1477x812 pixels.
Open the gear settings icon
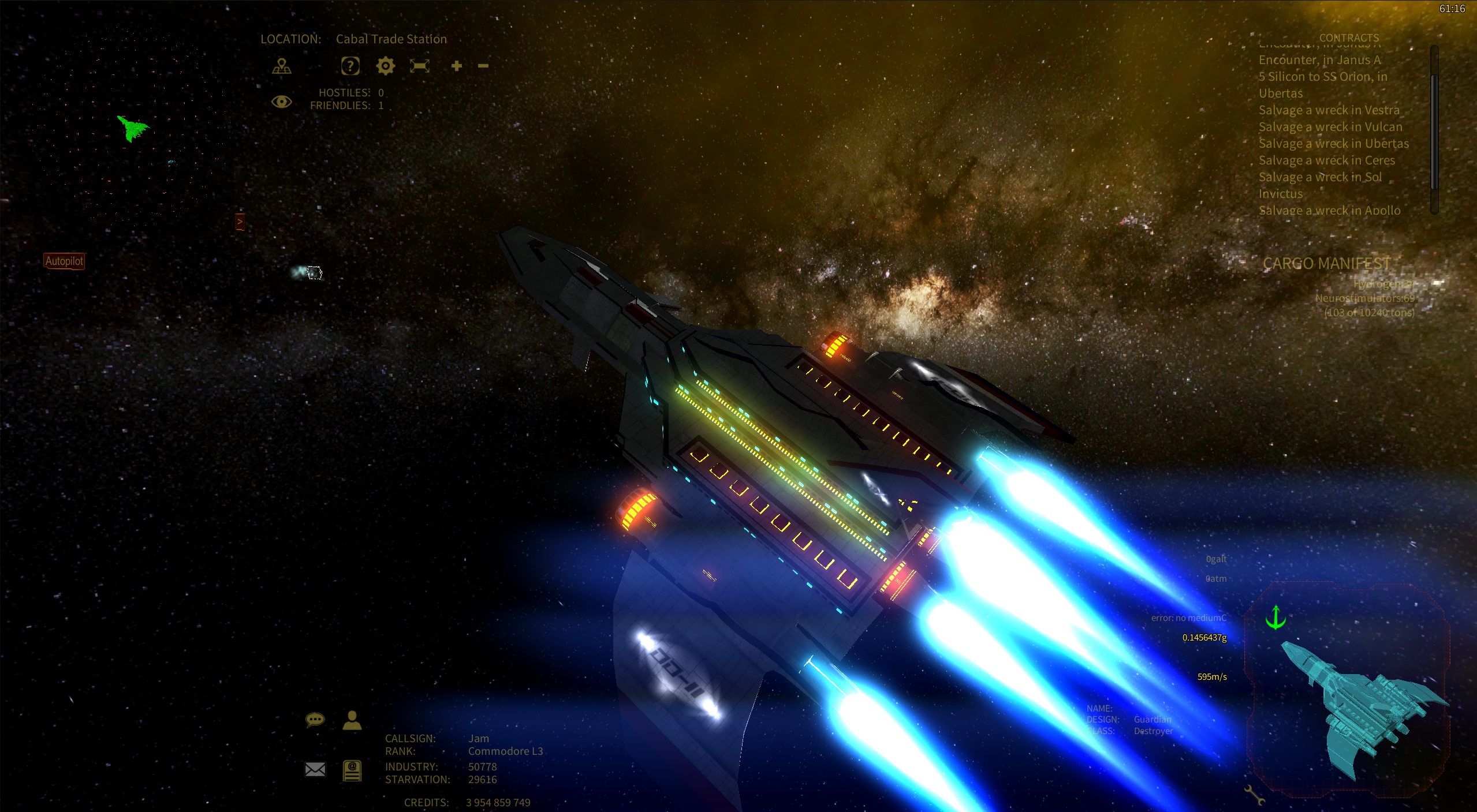(385, 66)
